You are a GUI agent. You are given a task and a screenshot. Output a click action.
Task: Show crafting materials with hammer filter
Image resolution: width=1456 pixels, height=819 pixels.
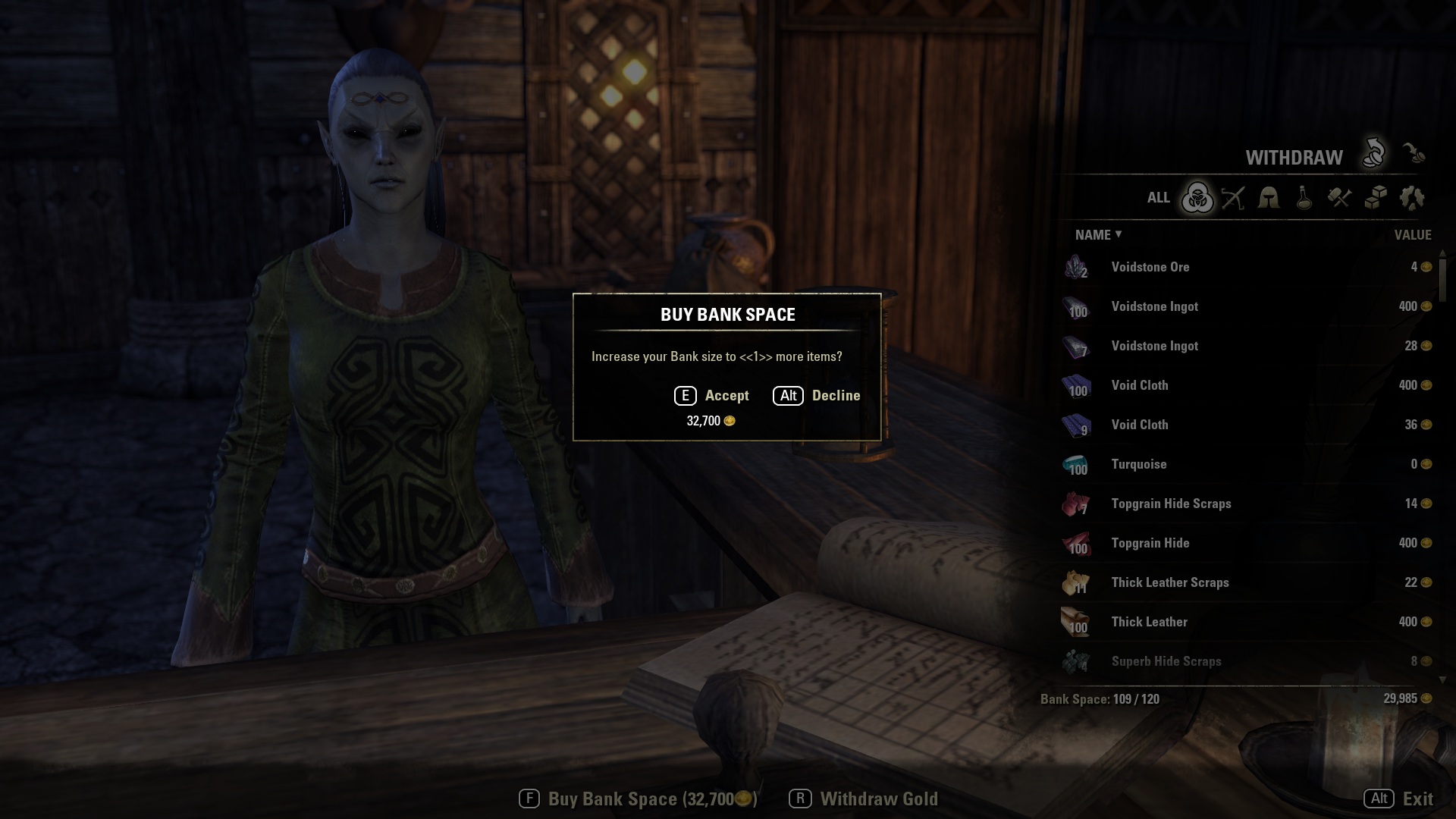coord(1340,199)
